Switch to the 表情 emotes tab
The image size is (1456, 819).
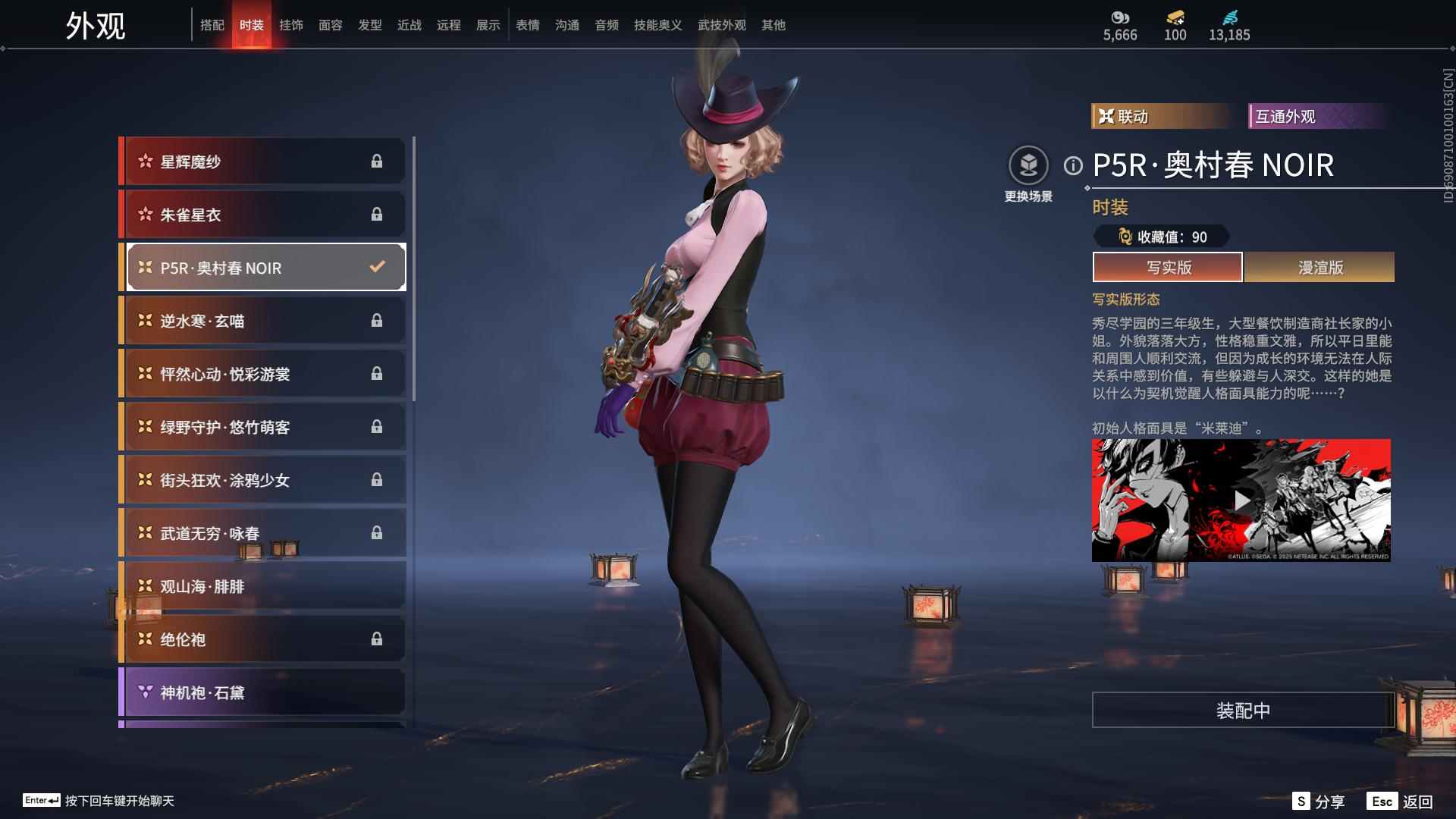point(528,25)
